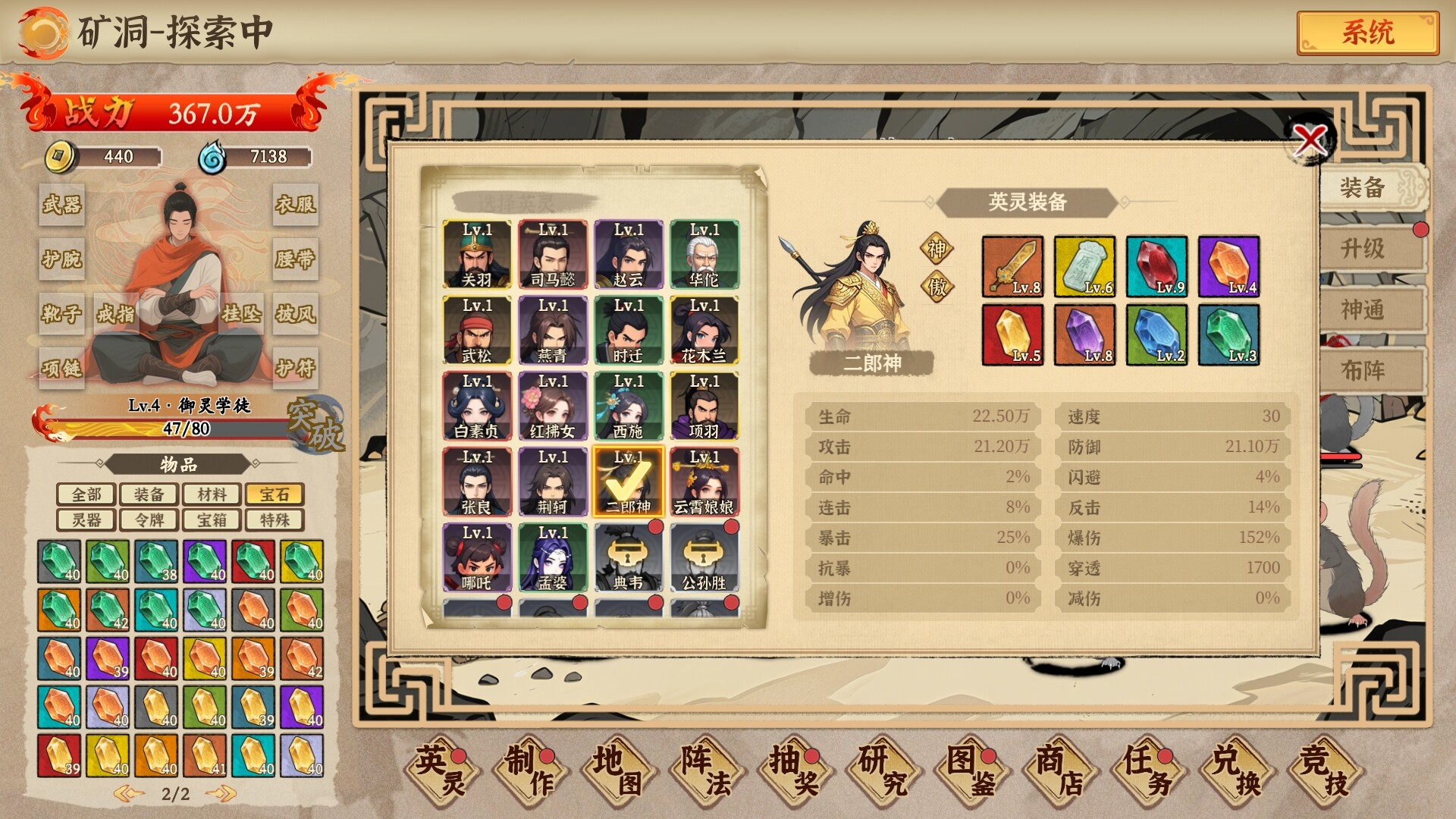
Task: Click the 突破 breakthrough button
Action: coord(315,425)
